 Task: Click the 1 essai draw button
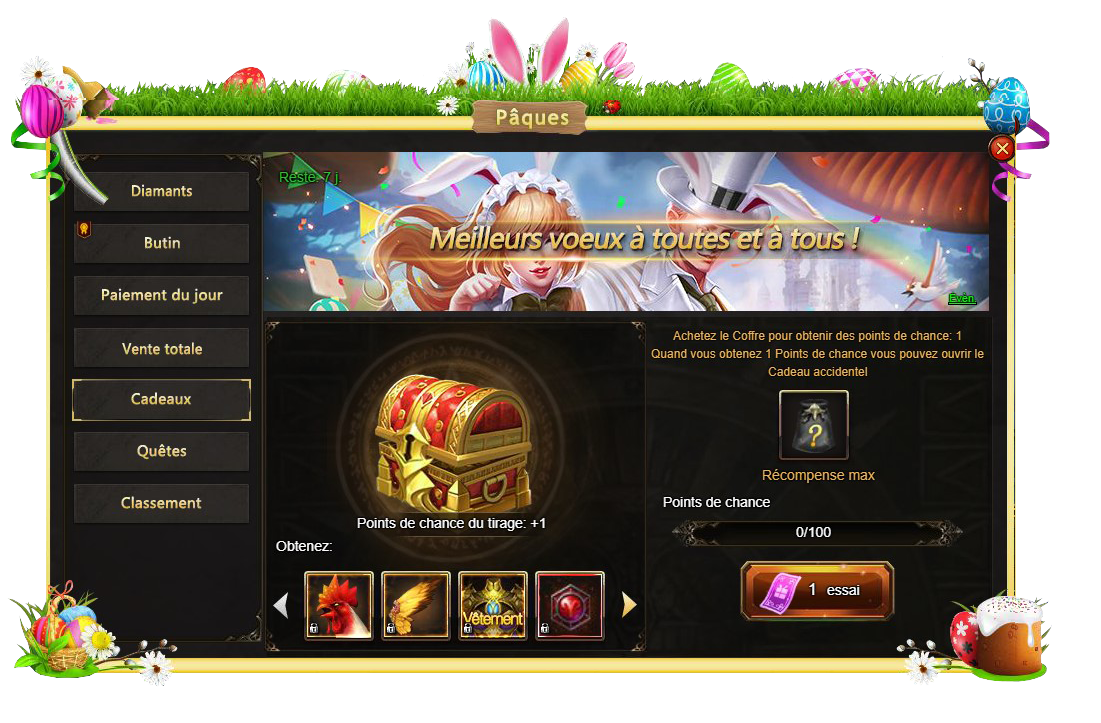click(x=817, y=590)
